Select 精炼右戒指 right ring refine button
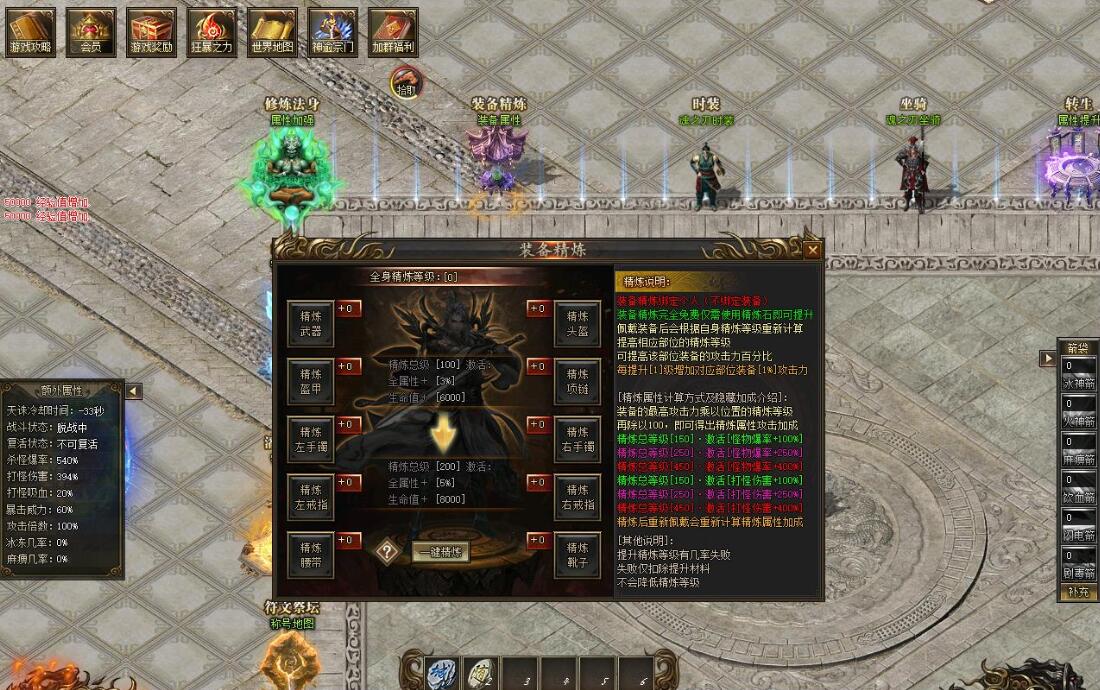The width and height of the screenshot is (1100, 690). pos(578,497)
